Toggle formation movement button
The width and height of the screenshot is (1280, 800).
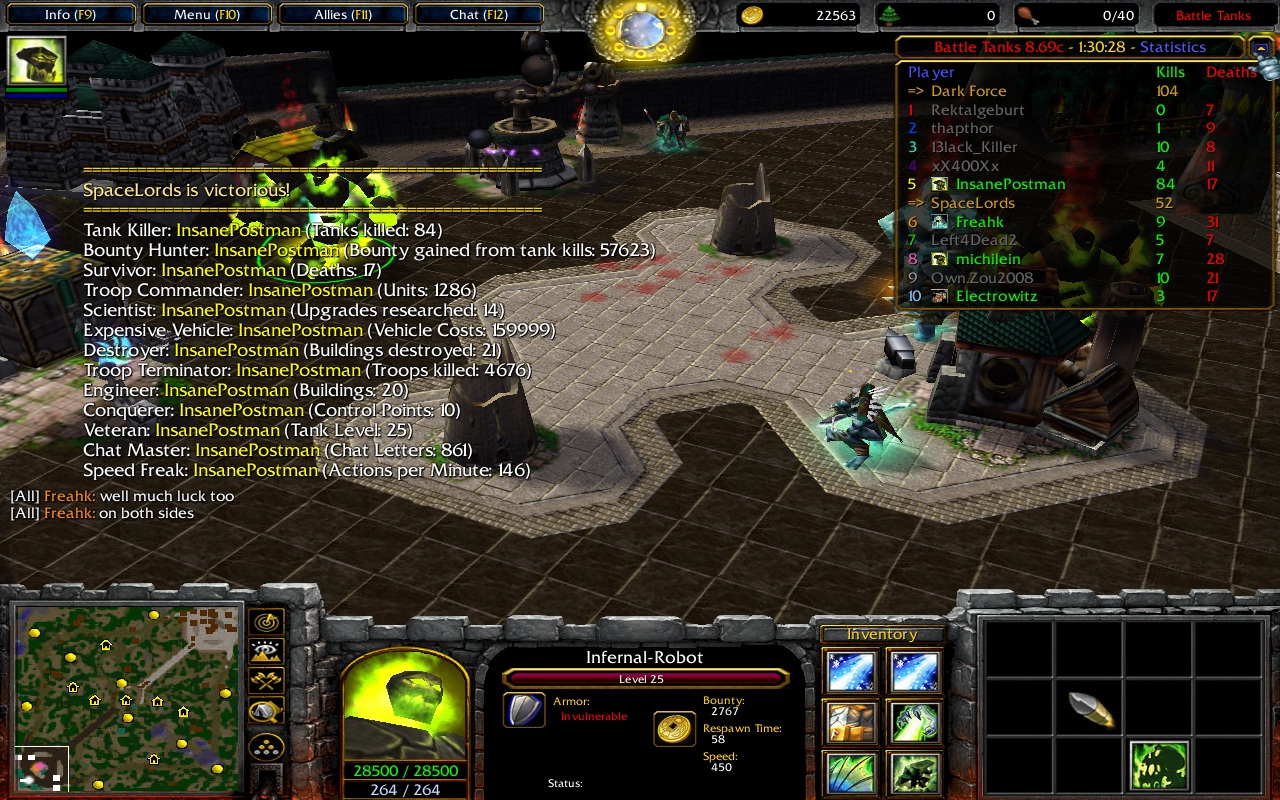tap(267, 746)
